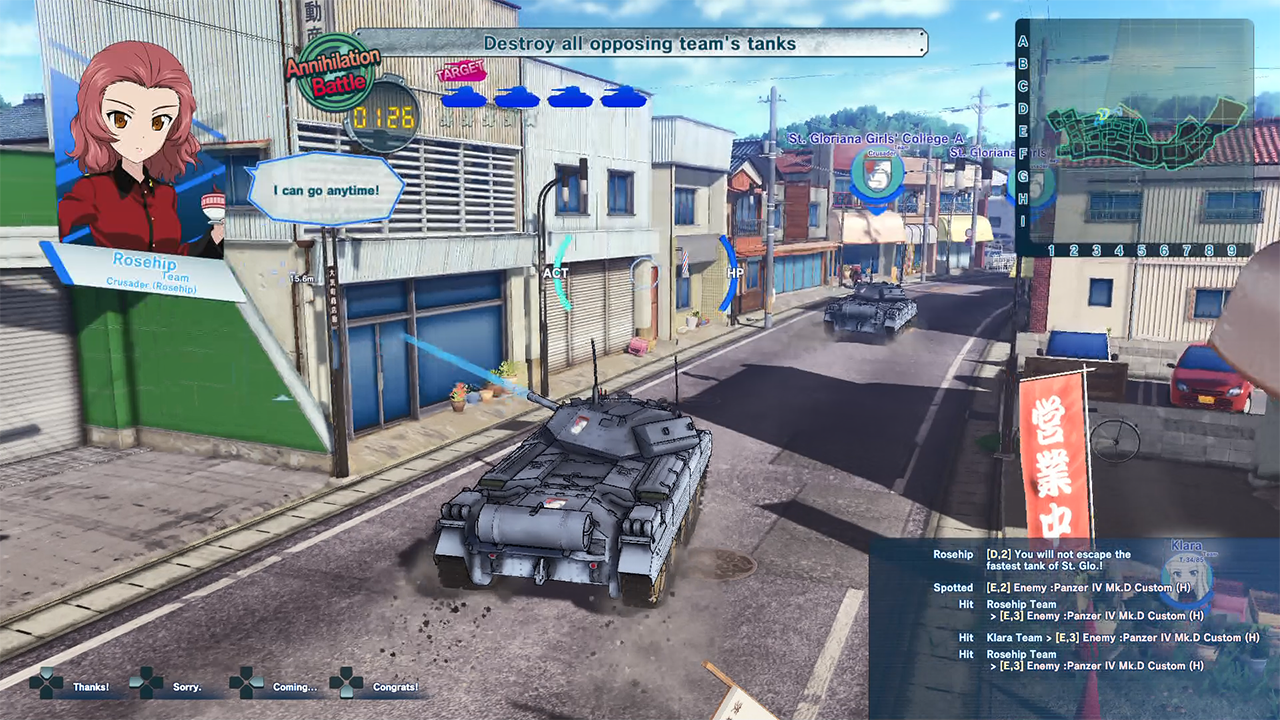Select the "Destroy all opposing team's tanks" objective banner
Image resolution: width=1280 pixels, height=720 pixels.
640,43
